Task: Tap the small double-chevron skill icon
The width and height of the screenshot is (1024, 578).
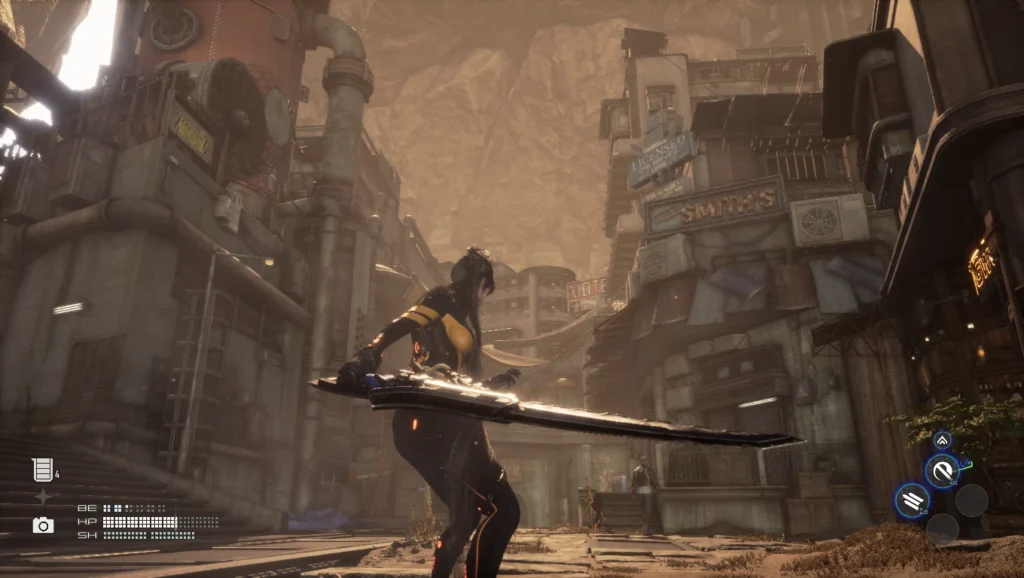Action: coord(942,440)
